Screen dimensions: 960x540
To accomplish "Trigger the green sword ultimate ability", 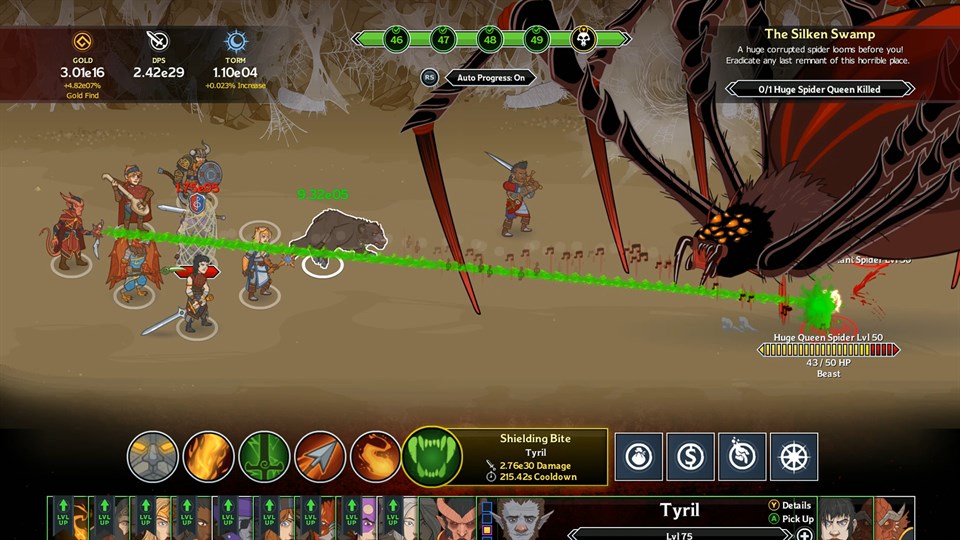I will pos(265,457).
